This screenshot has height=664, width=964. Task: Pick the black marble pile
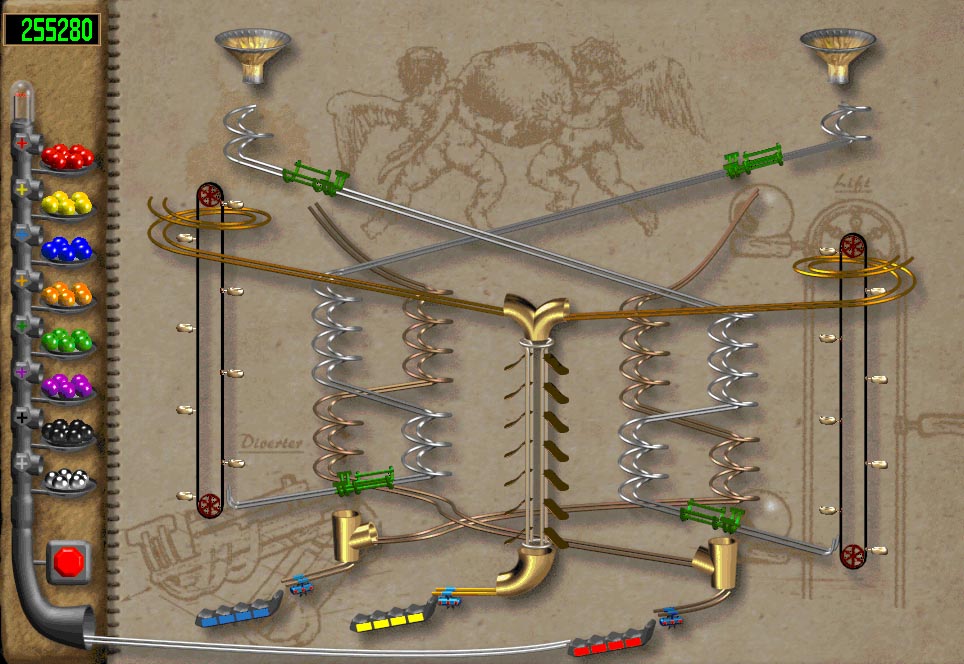coord(68,433)
